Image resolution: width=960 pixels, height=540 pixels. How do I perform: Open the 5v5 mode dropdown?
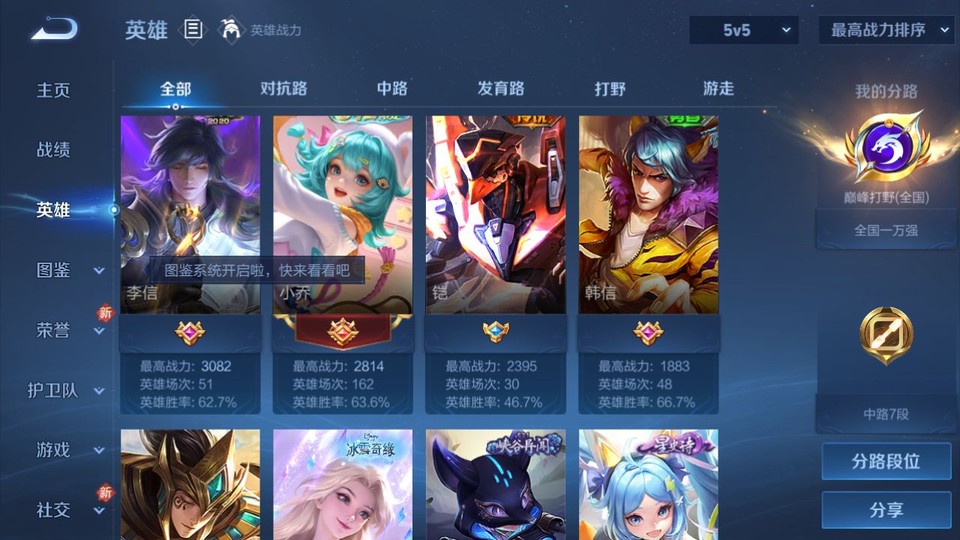(744, 30)
